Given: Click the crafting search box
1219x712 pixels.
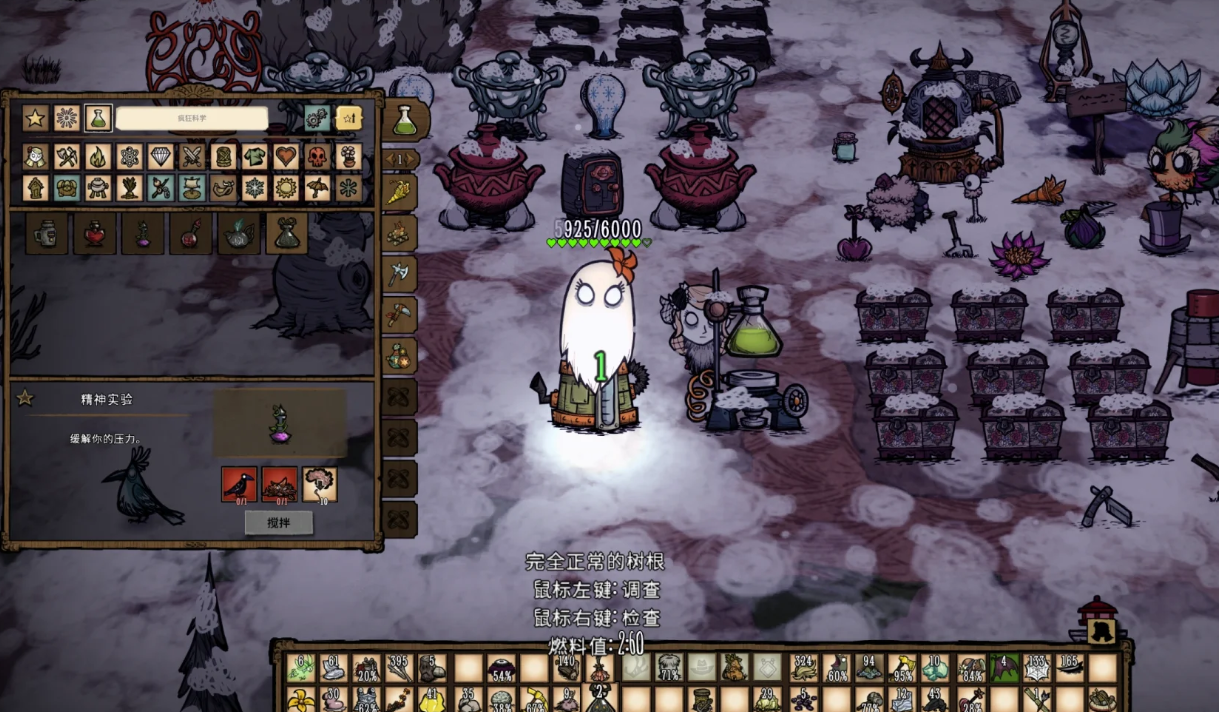Looking at the screenshot, I should (x=191, y=118).
